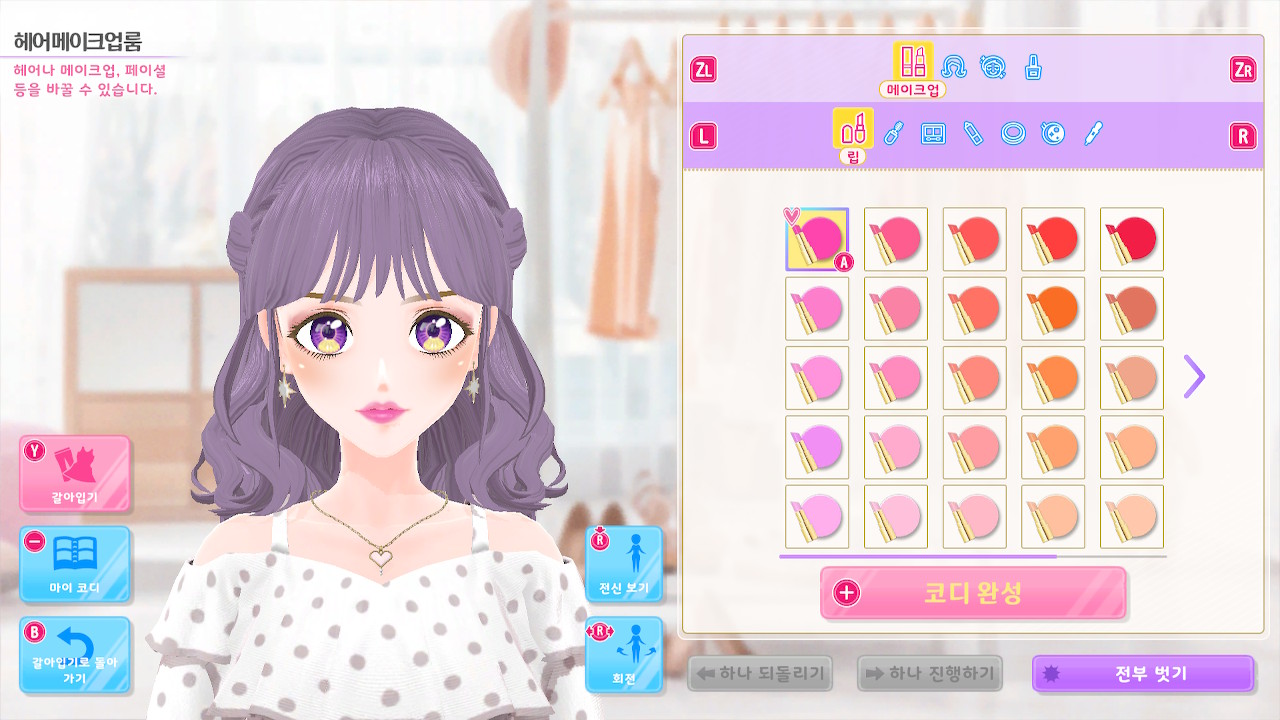Switch to the colored contact lens subtab
Image resolution: width=1280 pixels, height=720 pixels.
(x=1013, y=133)
